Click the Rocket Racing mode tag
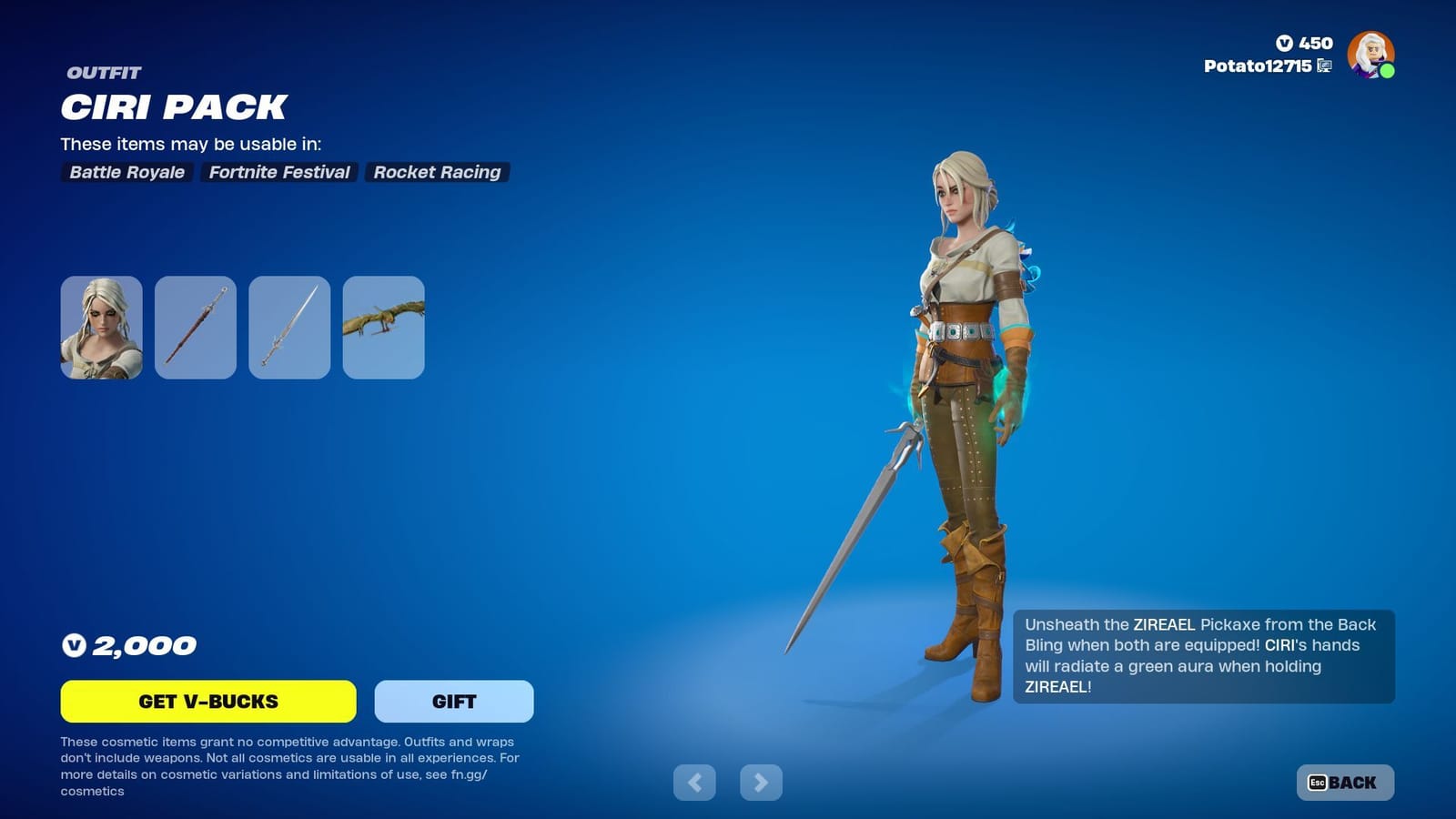The width and height of the screenshot is (1456, 819). coord(437,172)
